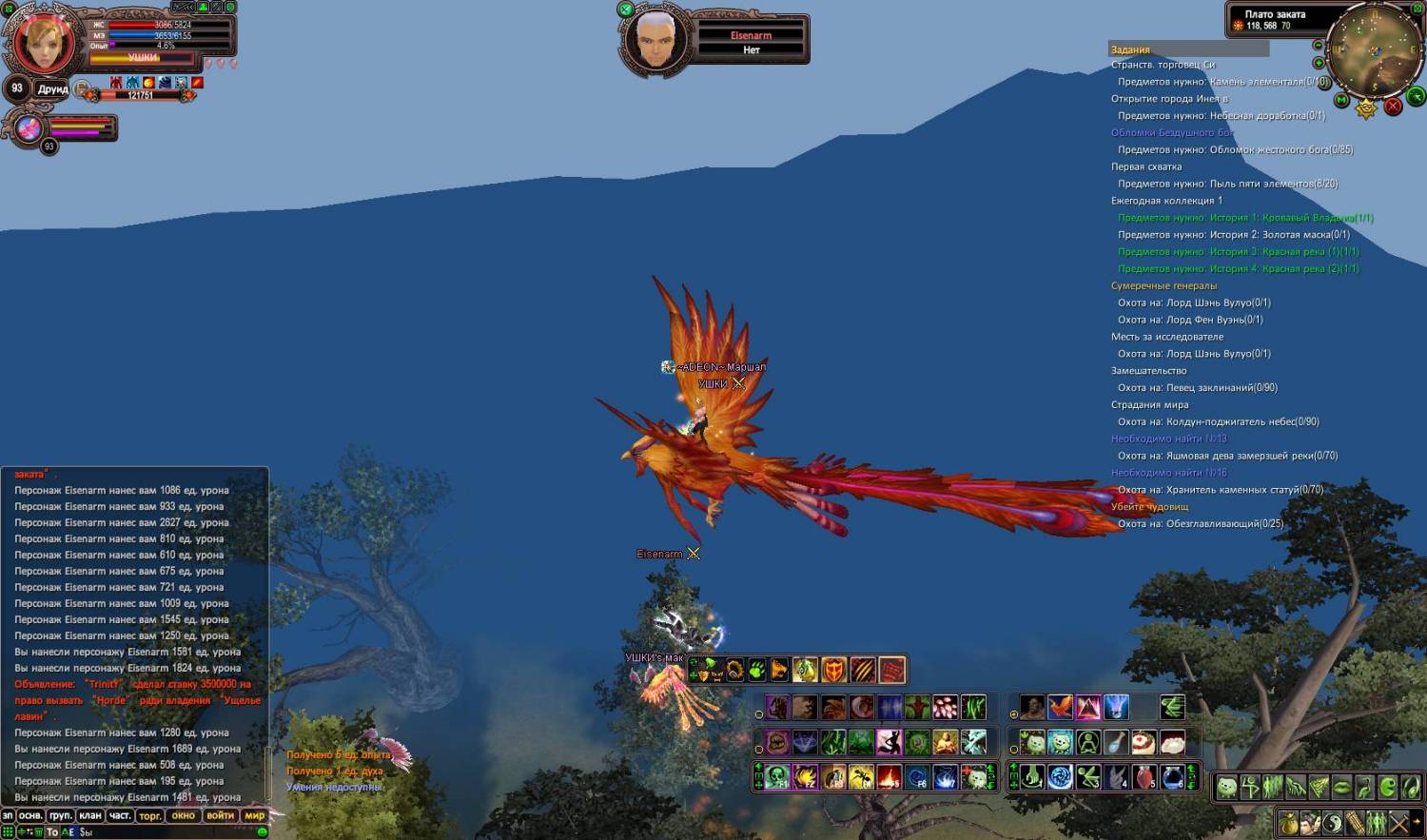Use the phoenix mount skill icon
The height and width of the screenshot is (840, 1427).
pos(1060,708)
